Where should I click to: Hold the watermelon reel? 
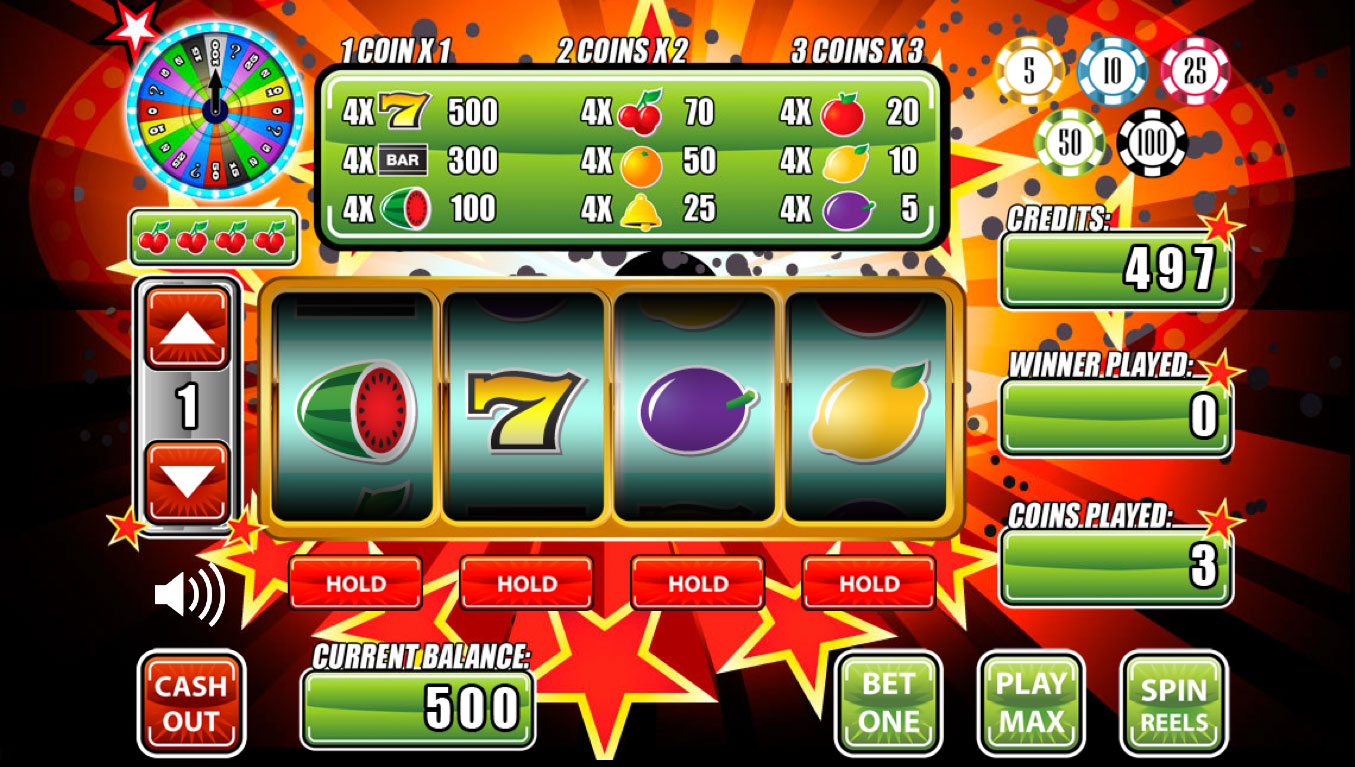pos(357,583)
